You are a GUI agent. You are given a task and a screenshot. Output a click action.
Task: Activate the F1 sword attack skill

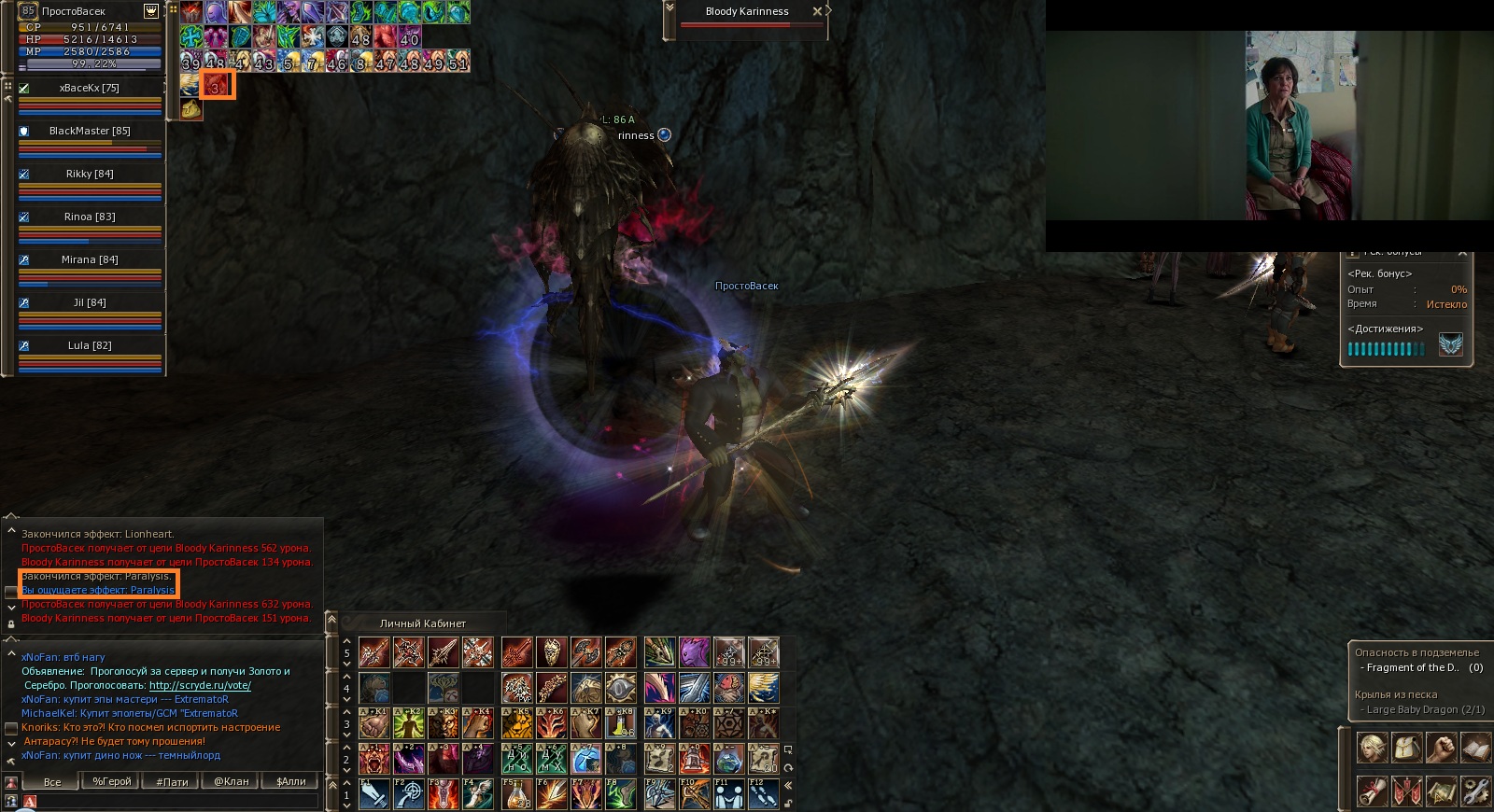click(x=374, y=794)
